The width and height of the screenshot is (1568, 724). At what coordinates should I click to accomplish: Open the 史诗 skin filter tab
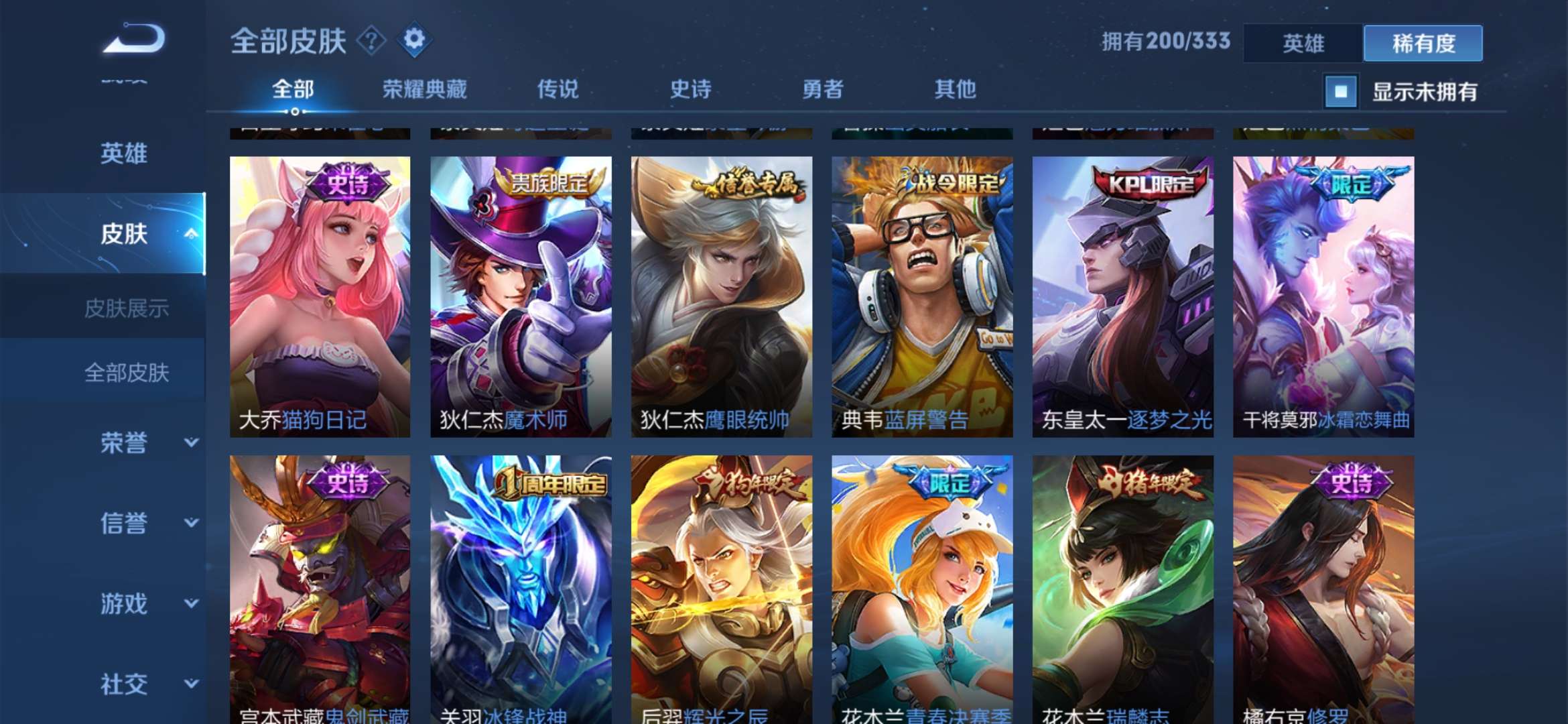pos(690,89)
